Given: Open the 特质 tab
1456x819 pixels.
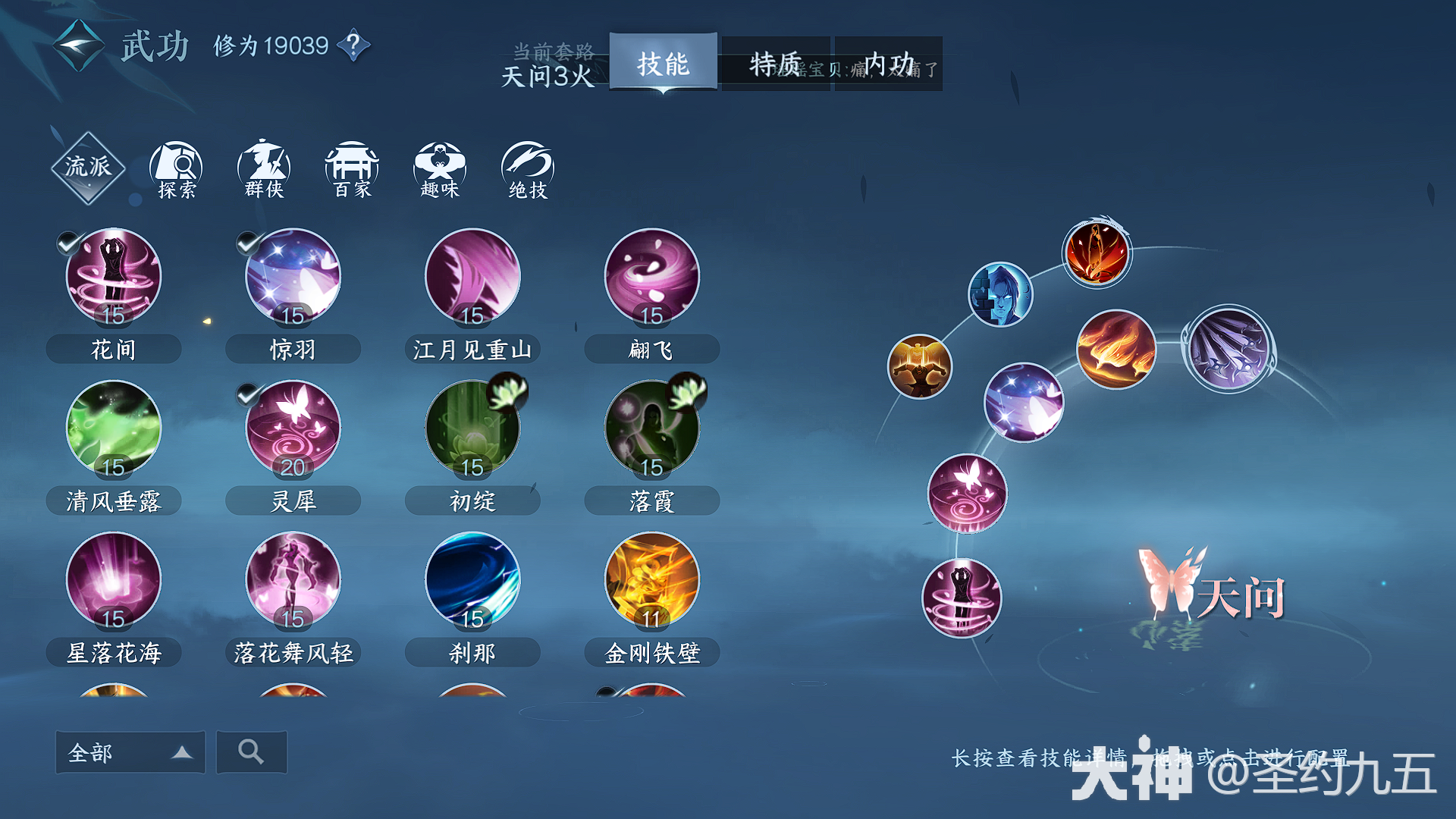Looking at the screenshot, I should pyautogui.click(x=775, y=64).
